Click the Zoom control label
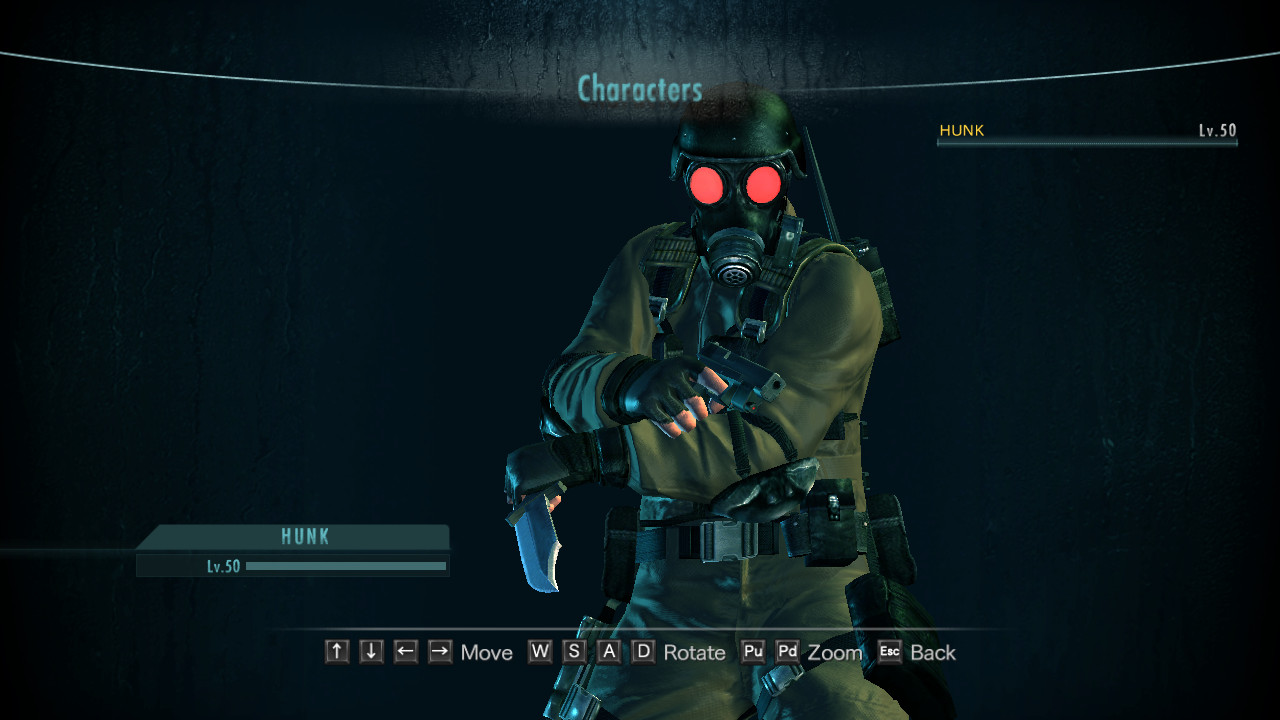1280x720 pixels. point(835,652)
